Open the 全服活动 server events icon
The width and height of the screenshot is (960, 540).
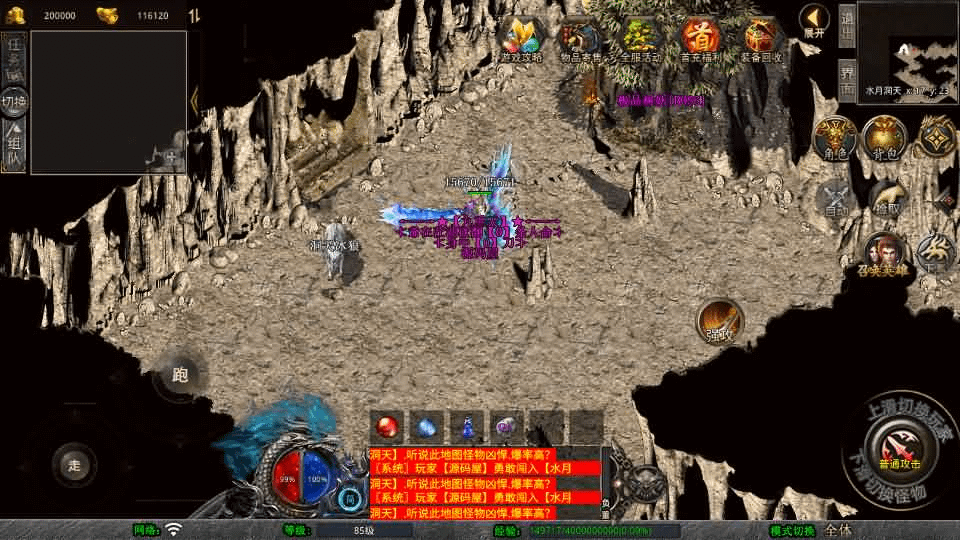coord(641,39)
